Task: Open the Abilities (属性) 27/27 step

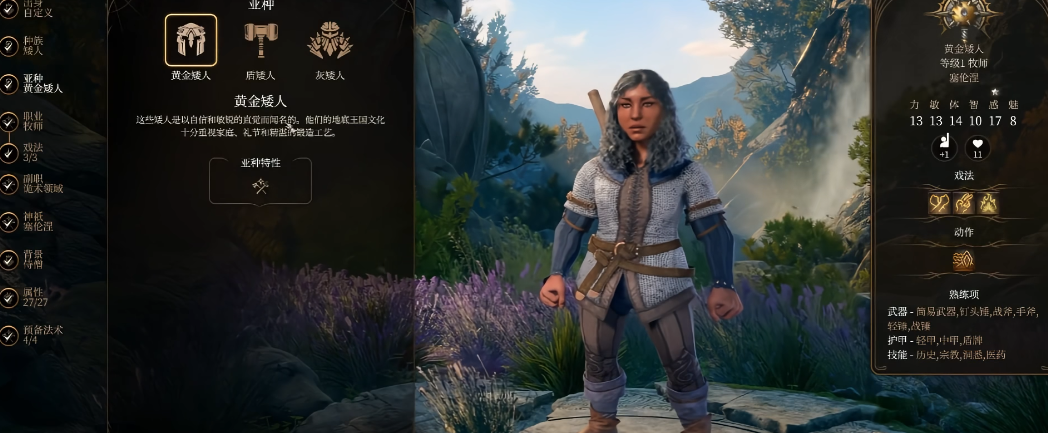Action: coord(32,297)
